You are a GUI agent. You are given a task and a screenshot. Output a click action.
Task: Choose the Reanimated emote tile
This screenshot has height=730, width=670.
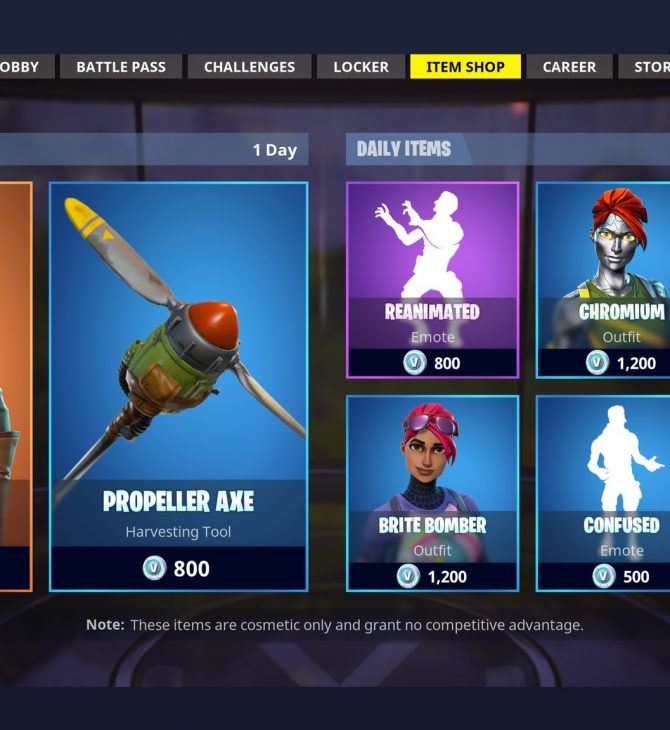tap(432, 280)
